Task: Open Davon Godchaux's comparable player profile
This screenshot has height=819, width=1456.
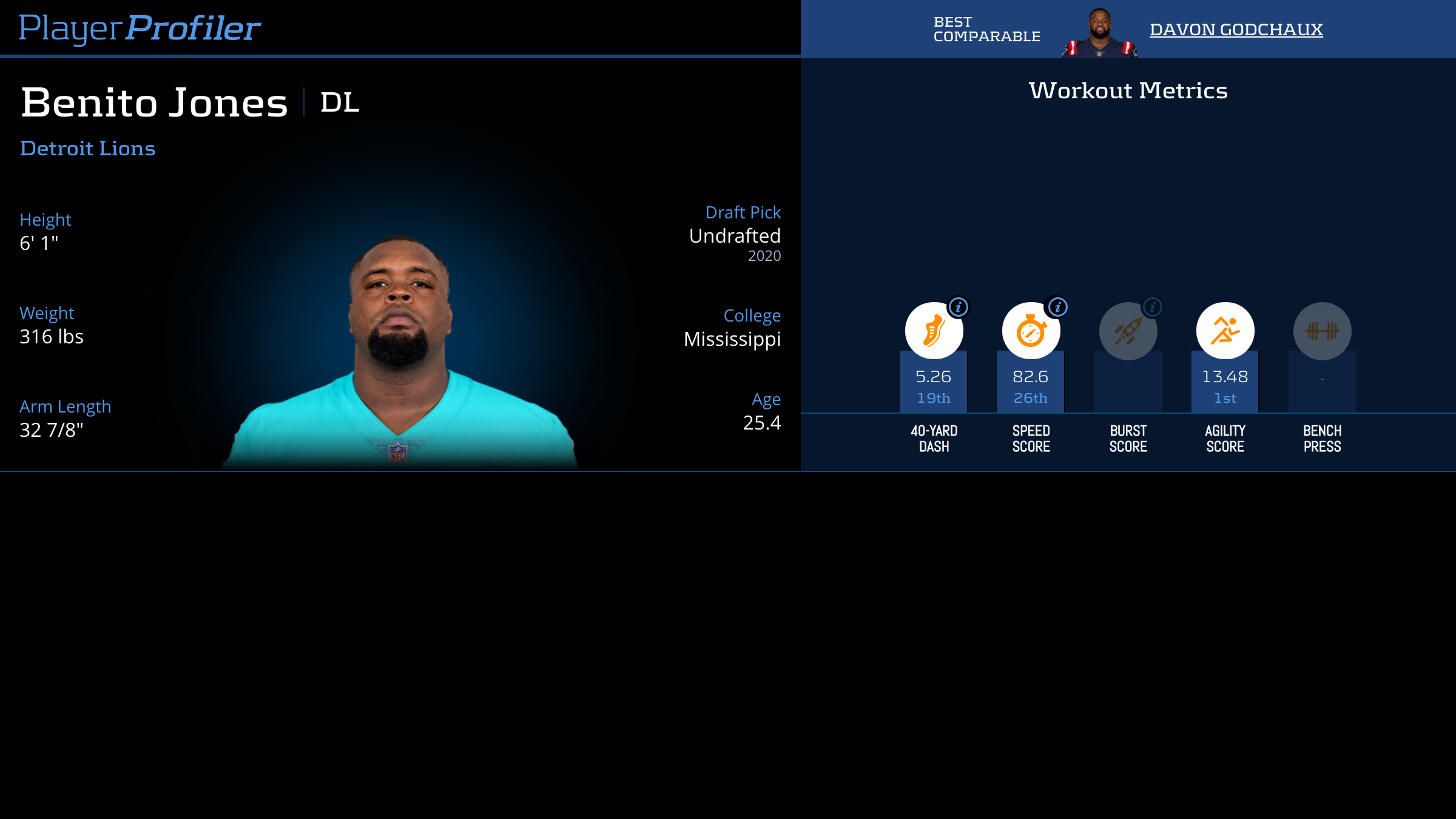Action: pos(1236,29)
